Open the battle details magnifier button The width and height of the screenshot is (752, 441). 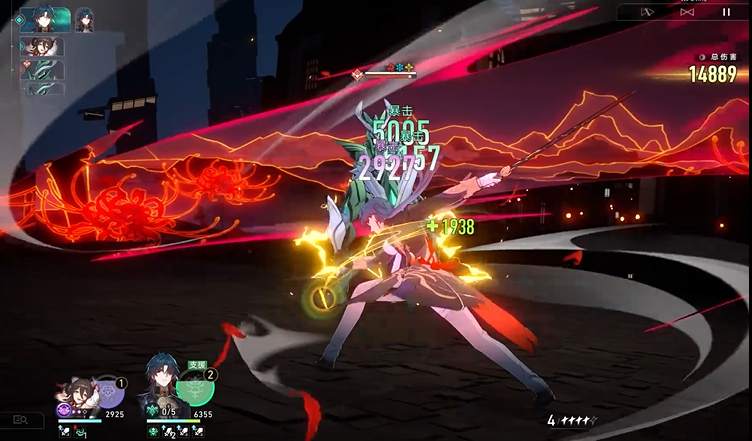pos(20,421)
